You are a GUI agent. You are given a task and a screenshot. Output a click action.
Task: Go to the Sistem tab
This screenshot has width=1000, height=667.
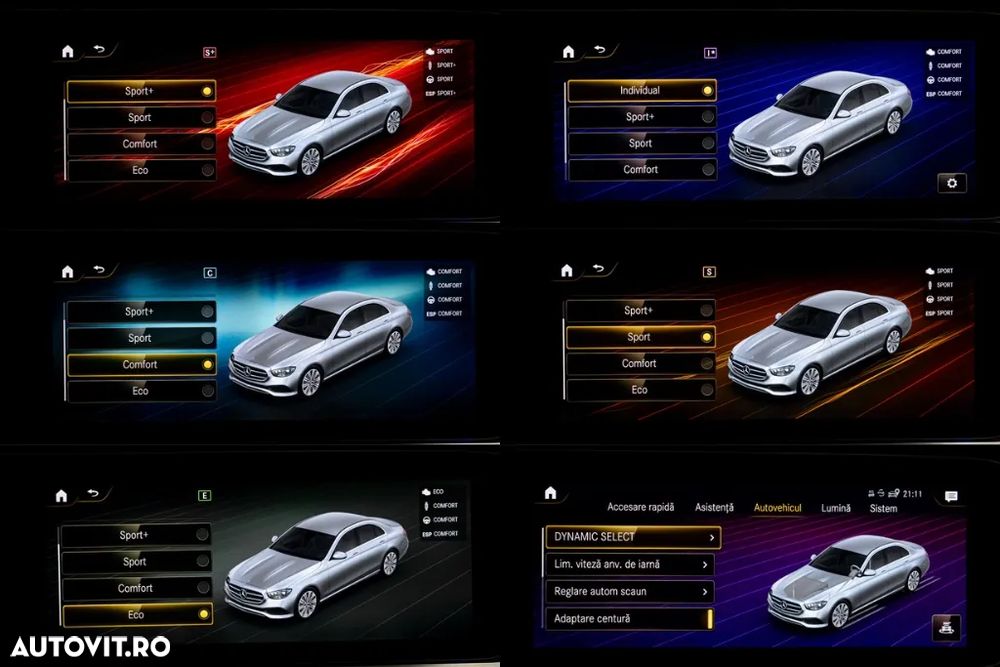tap(883, 508)
